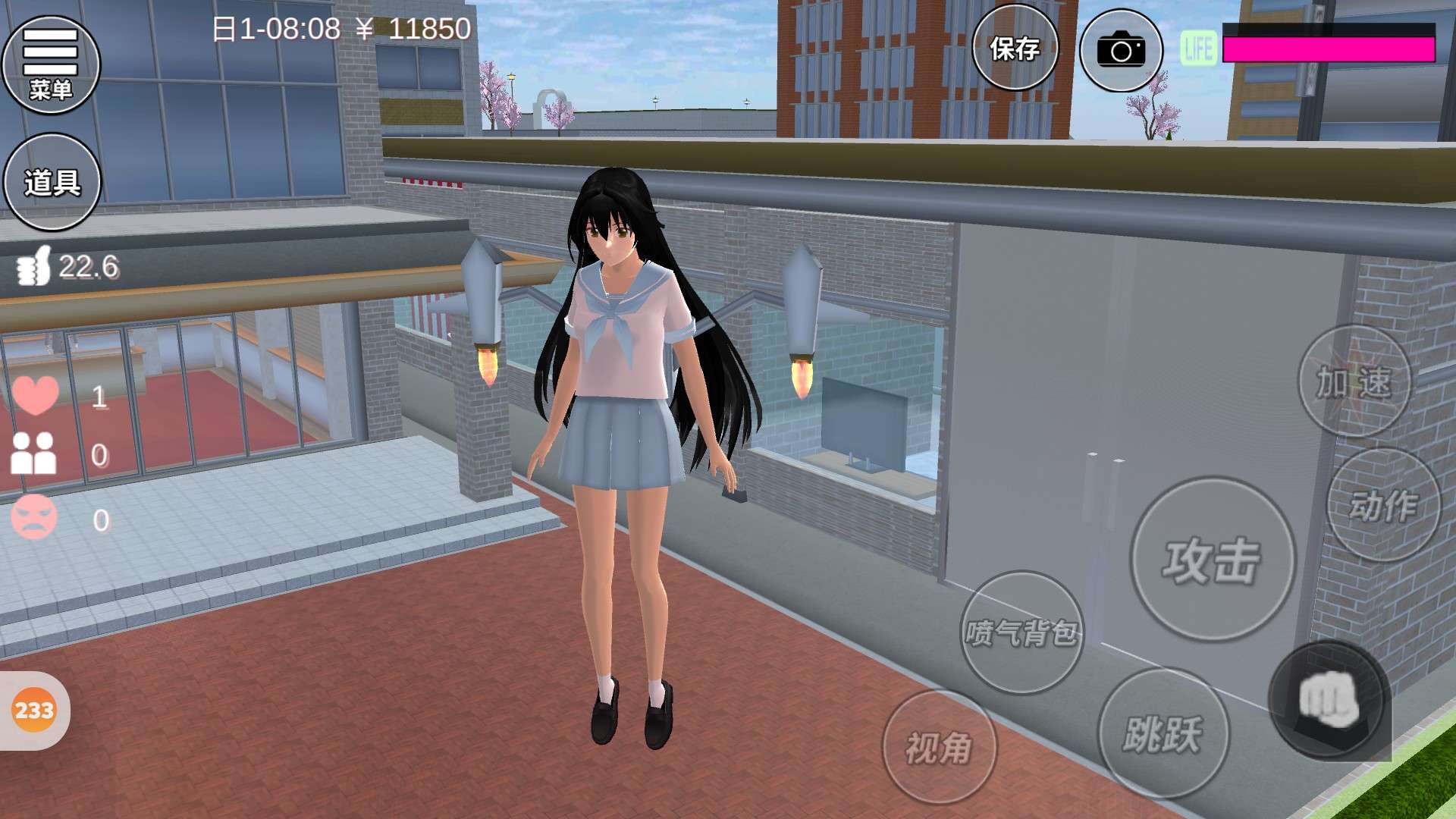Tap the angry face enemies icon
The width and height of the screenshot is (1456, 819).
tap(34, 518)
